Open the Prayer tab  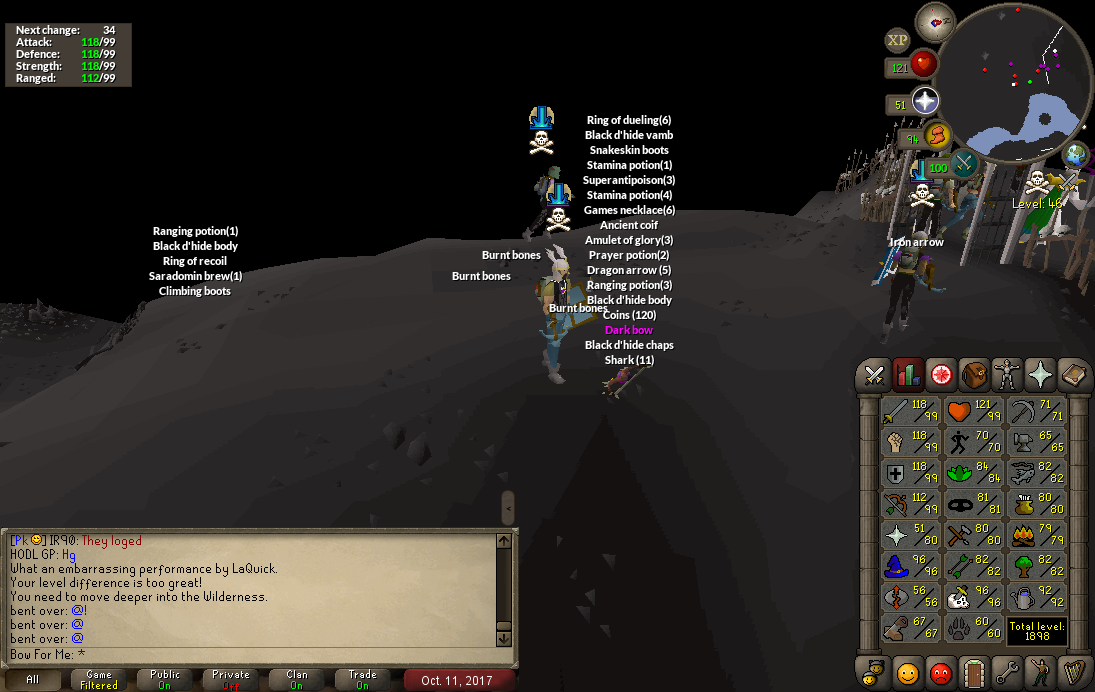point(1040,375)
